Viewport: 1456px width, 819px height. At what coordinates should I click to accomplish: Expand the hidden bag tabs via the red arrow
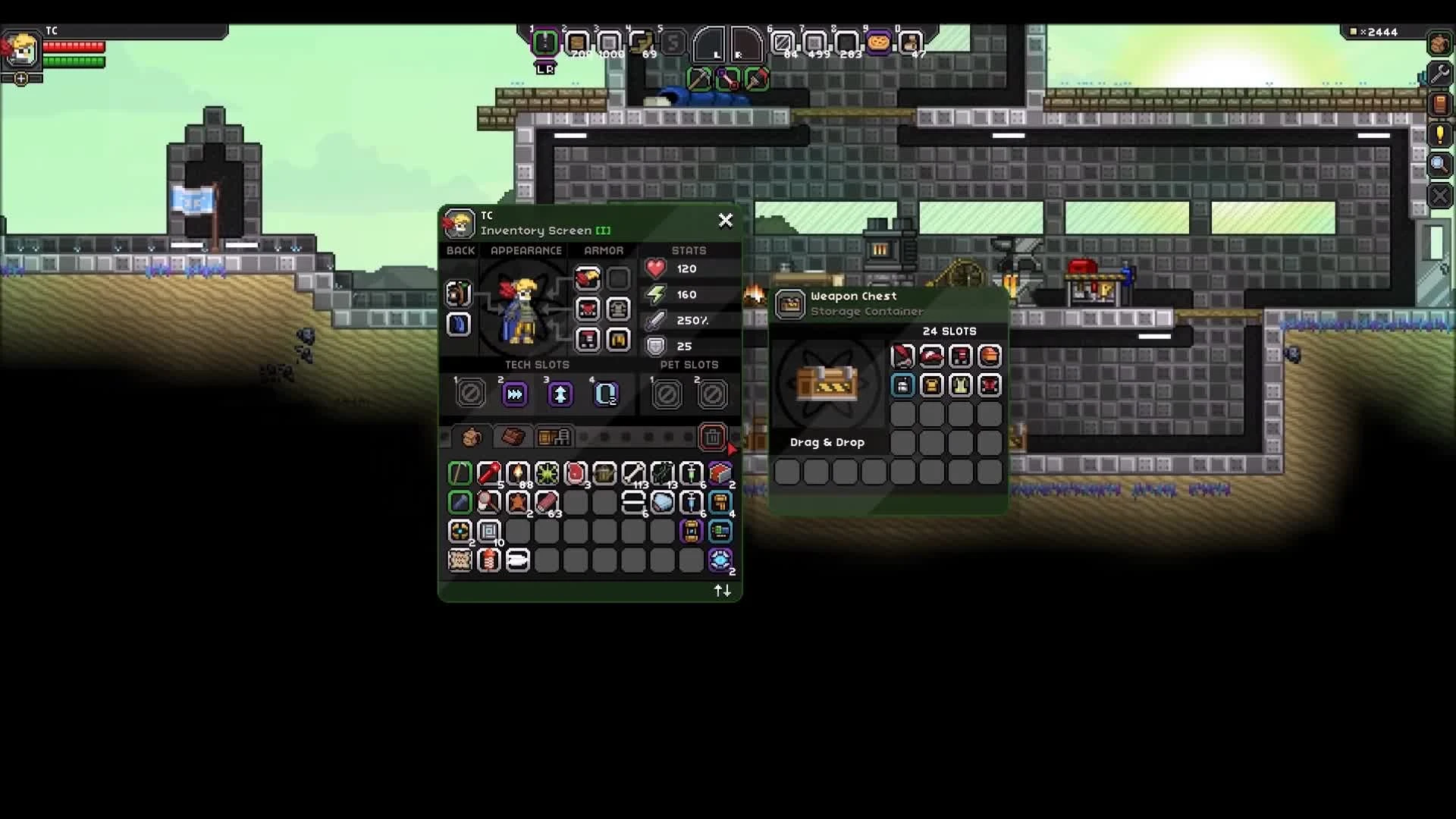pyautogui.click(x=730, y=449)
